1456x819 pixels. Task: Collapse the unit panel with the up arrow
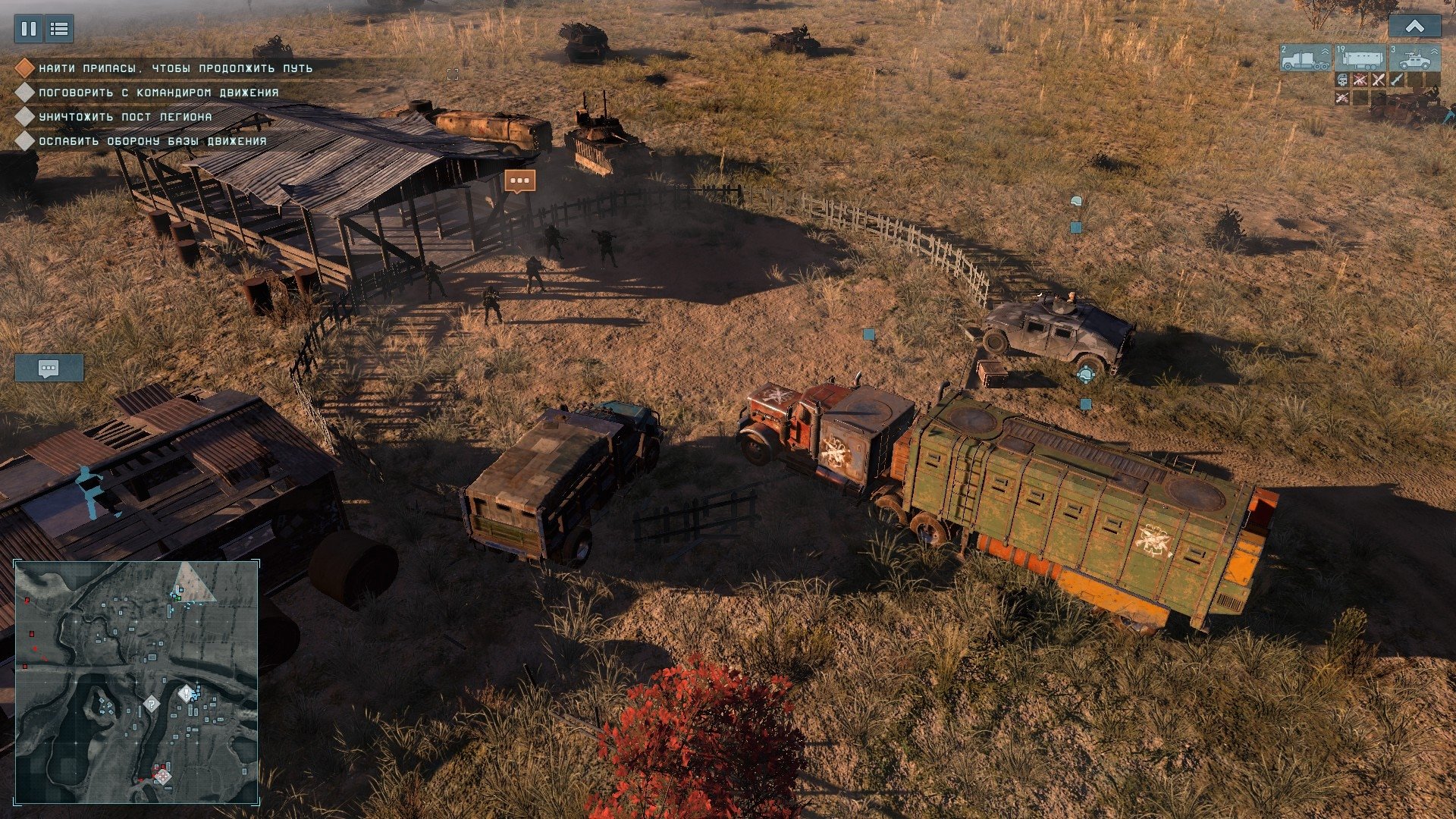[1414, 27]
